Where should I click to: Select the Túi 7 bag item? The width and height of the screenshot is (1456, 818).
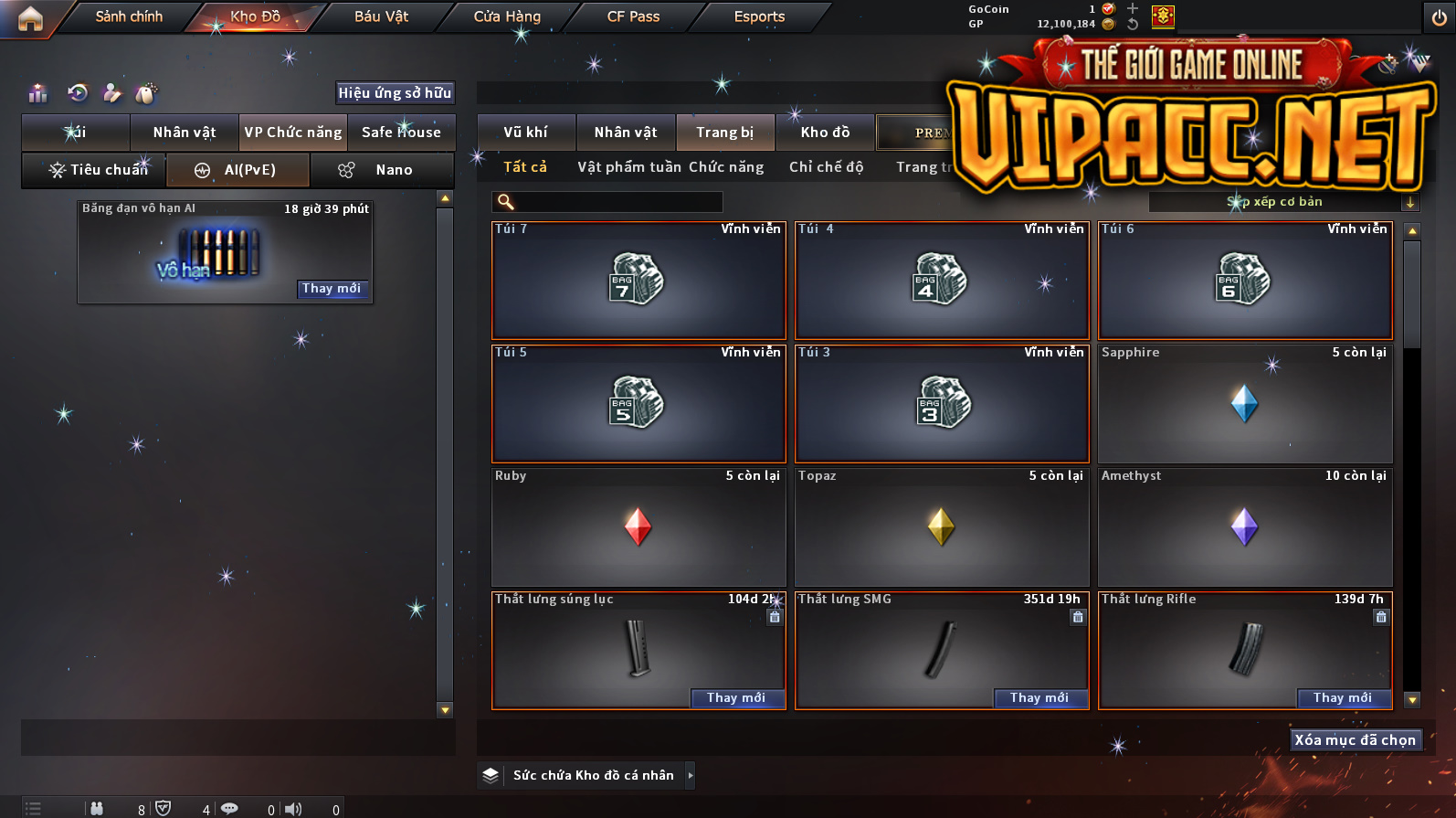638,281
